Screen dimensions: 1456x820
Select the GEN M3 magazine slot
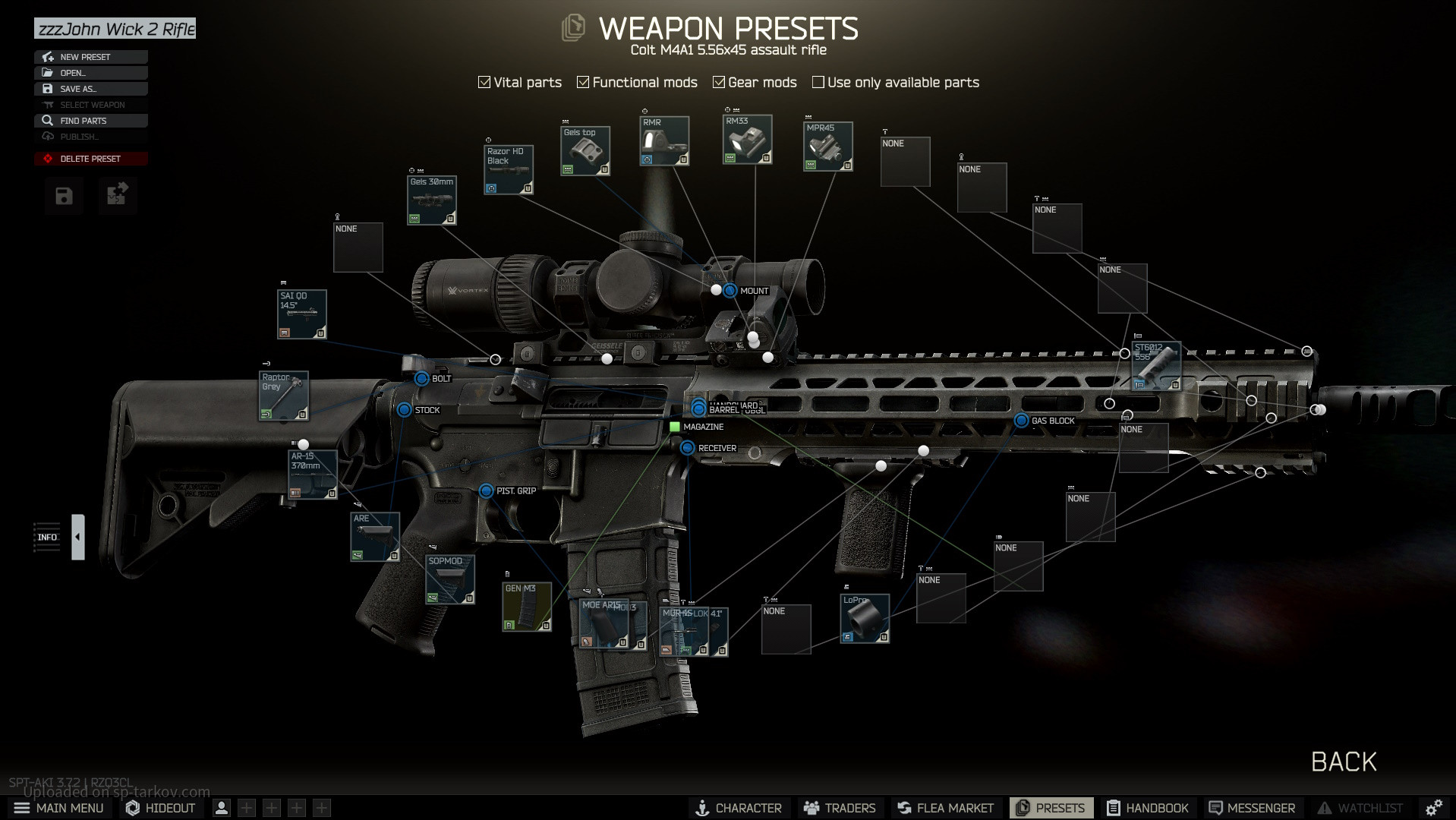(526, 606)
